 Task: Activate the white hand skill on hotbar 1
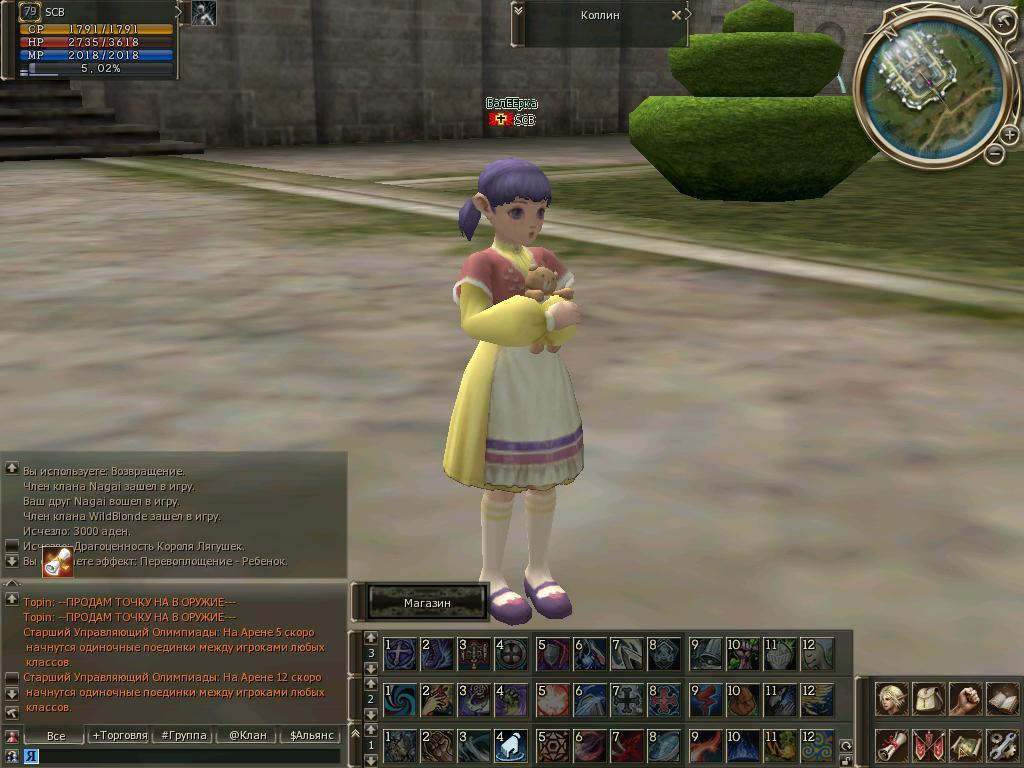pyautogui.click(x=510, y=745)
